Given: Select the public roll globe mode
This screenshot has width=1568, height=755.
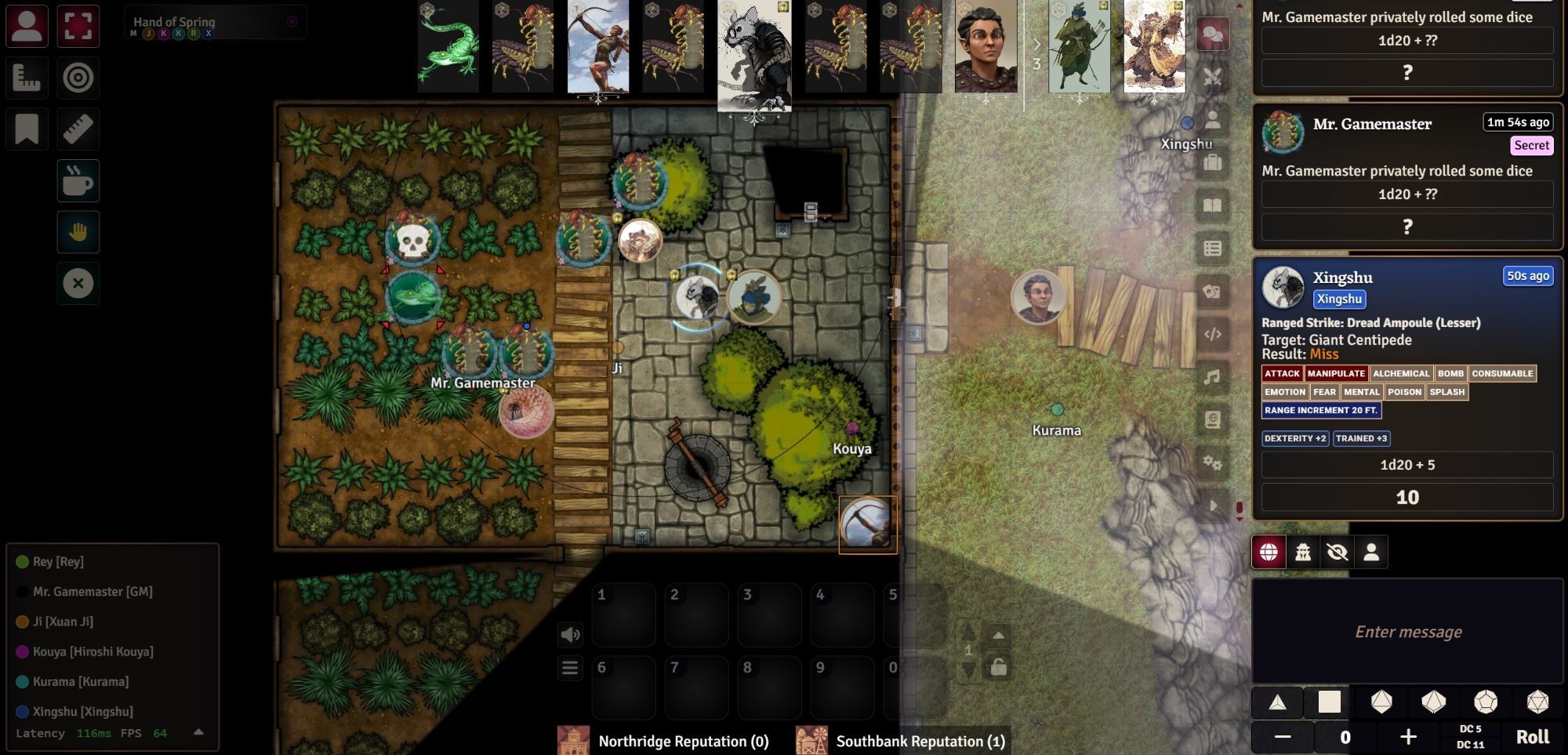Looking at the screenshot, I should click(x=1269, y=552).
